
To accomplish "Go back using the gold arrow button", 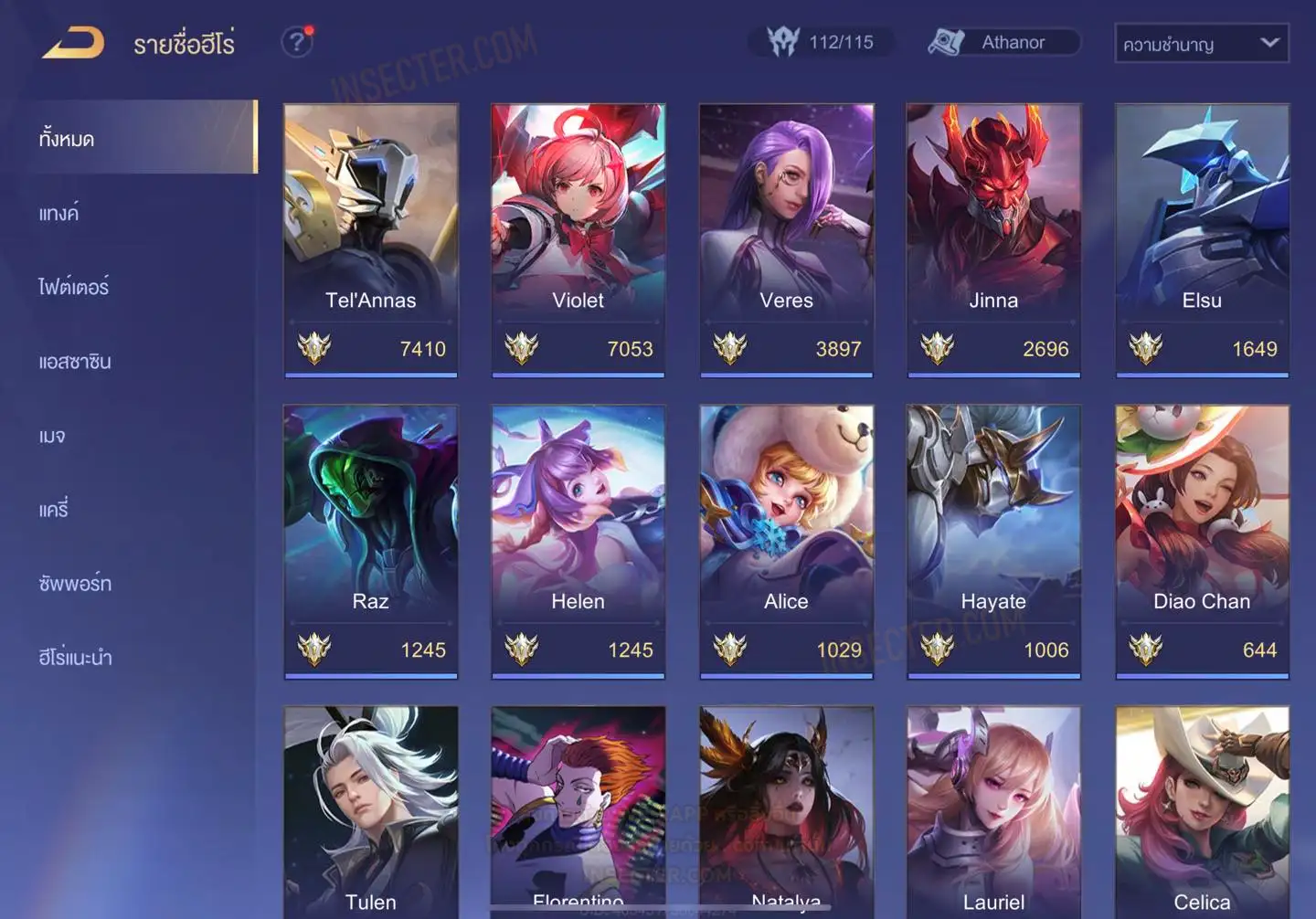I will [x=73, y=43].
